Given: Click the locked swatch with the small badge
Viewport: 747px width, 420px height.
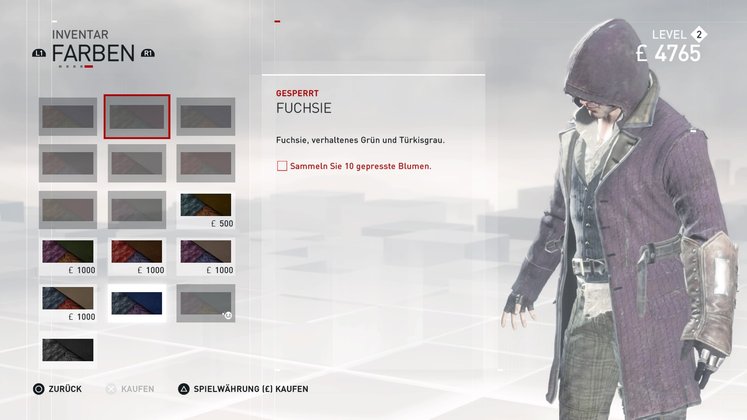Looking at the screenshot, I should click(206, 302).
